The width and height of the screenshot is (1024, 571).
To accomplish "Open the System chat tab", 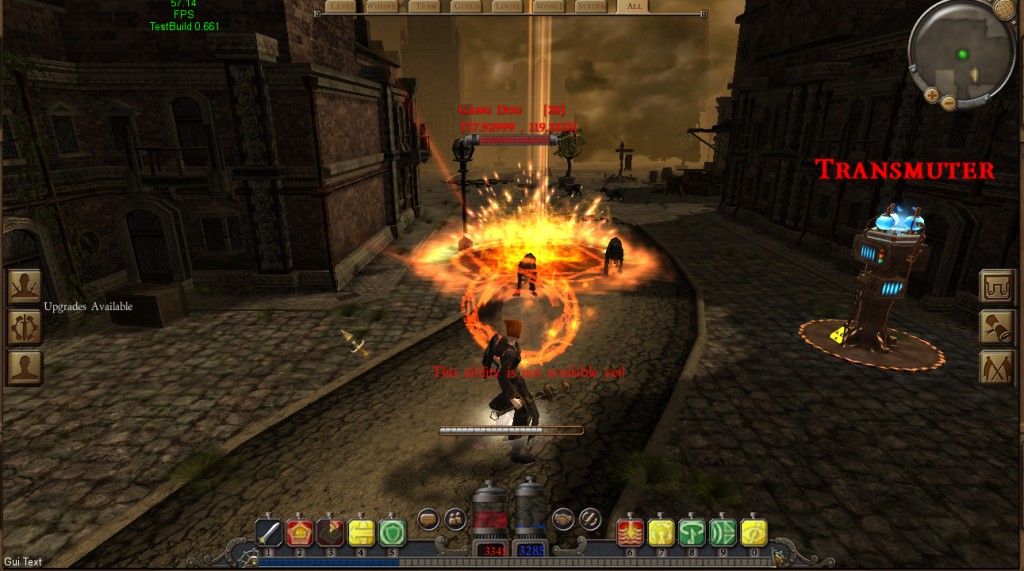I will coord(590,7).
